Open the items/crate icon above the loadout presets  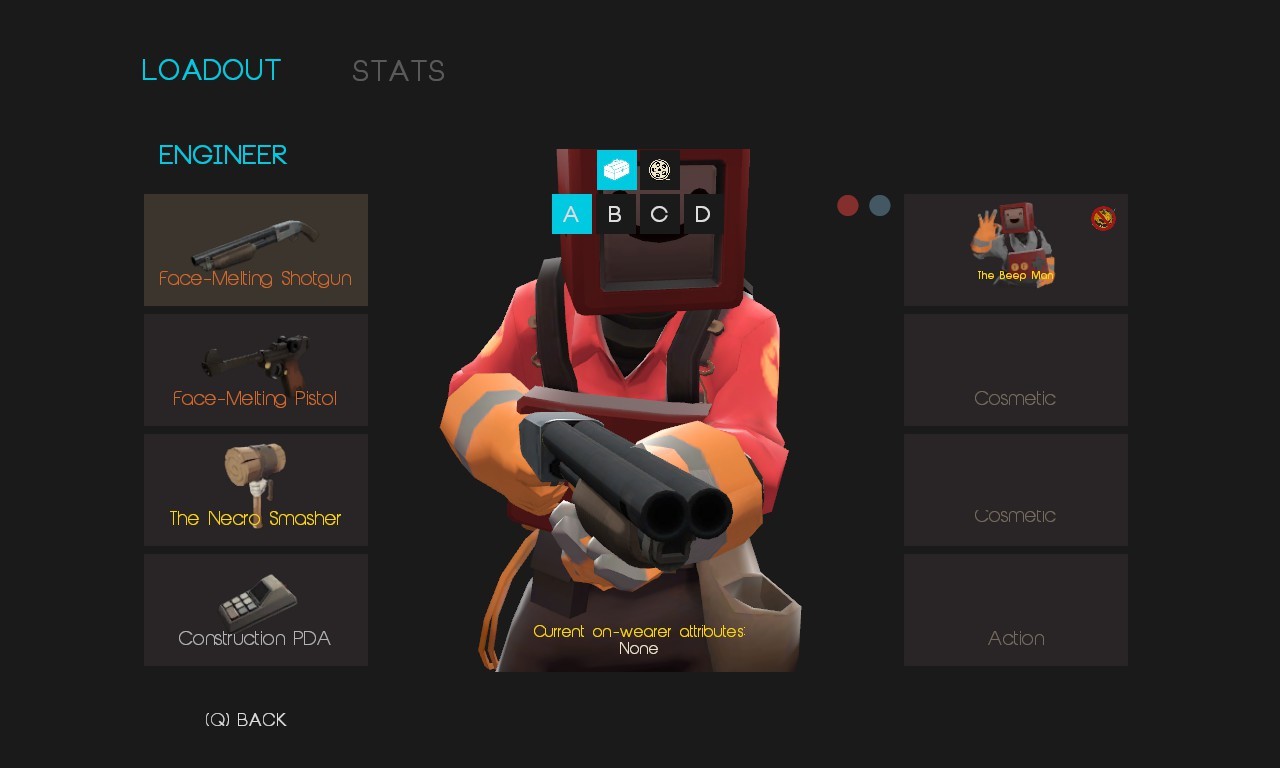pyautogui.click(x=616, y=170)
